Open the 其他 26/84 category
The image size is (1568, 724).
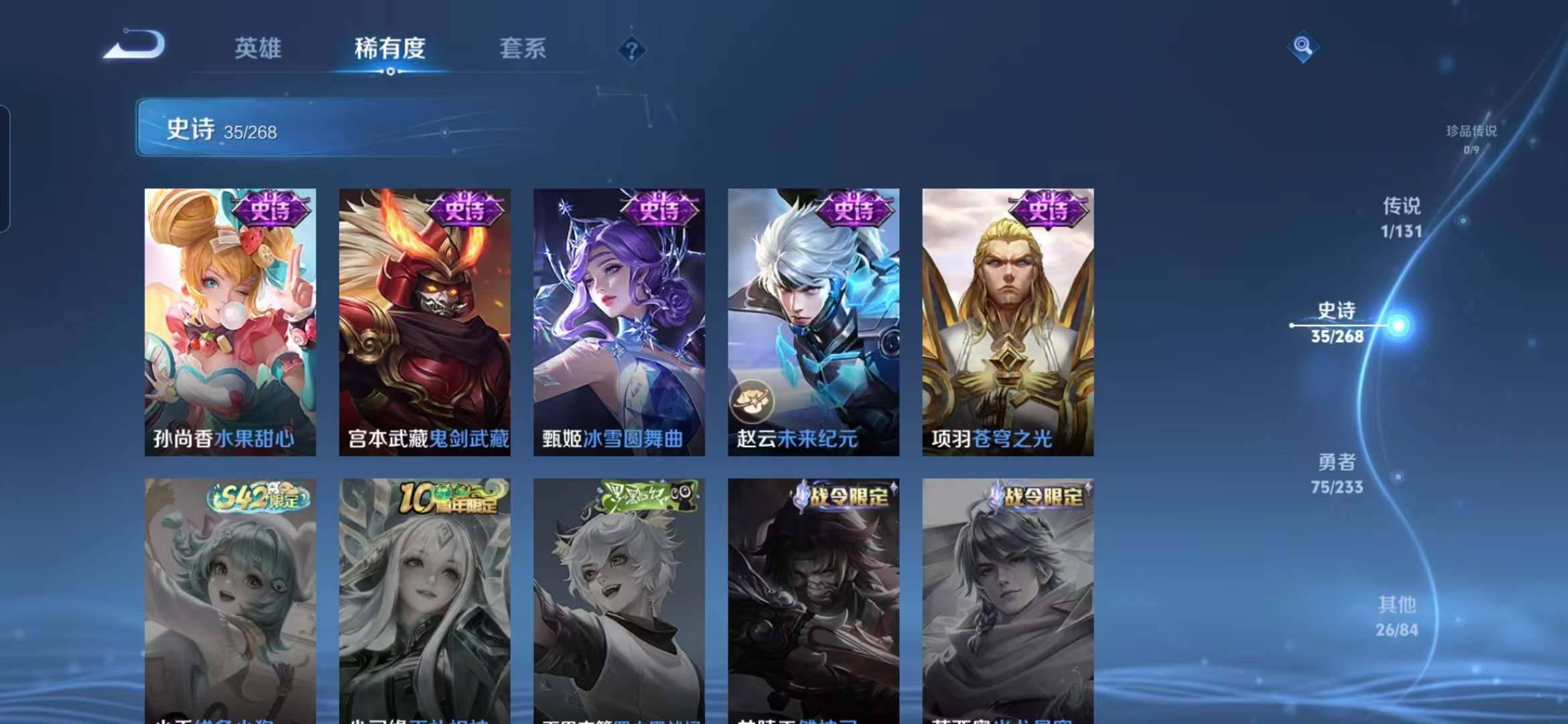click(1398, 616)
